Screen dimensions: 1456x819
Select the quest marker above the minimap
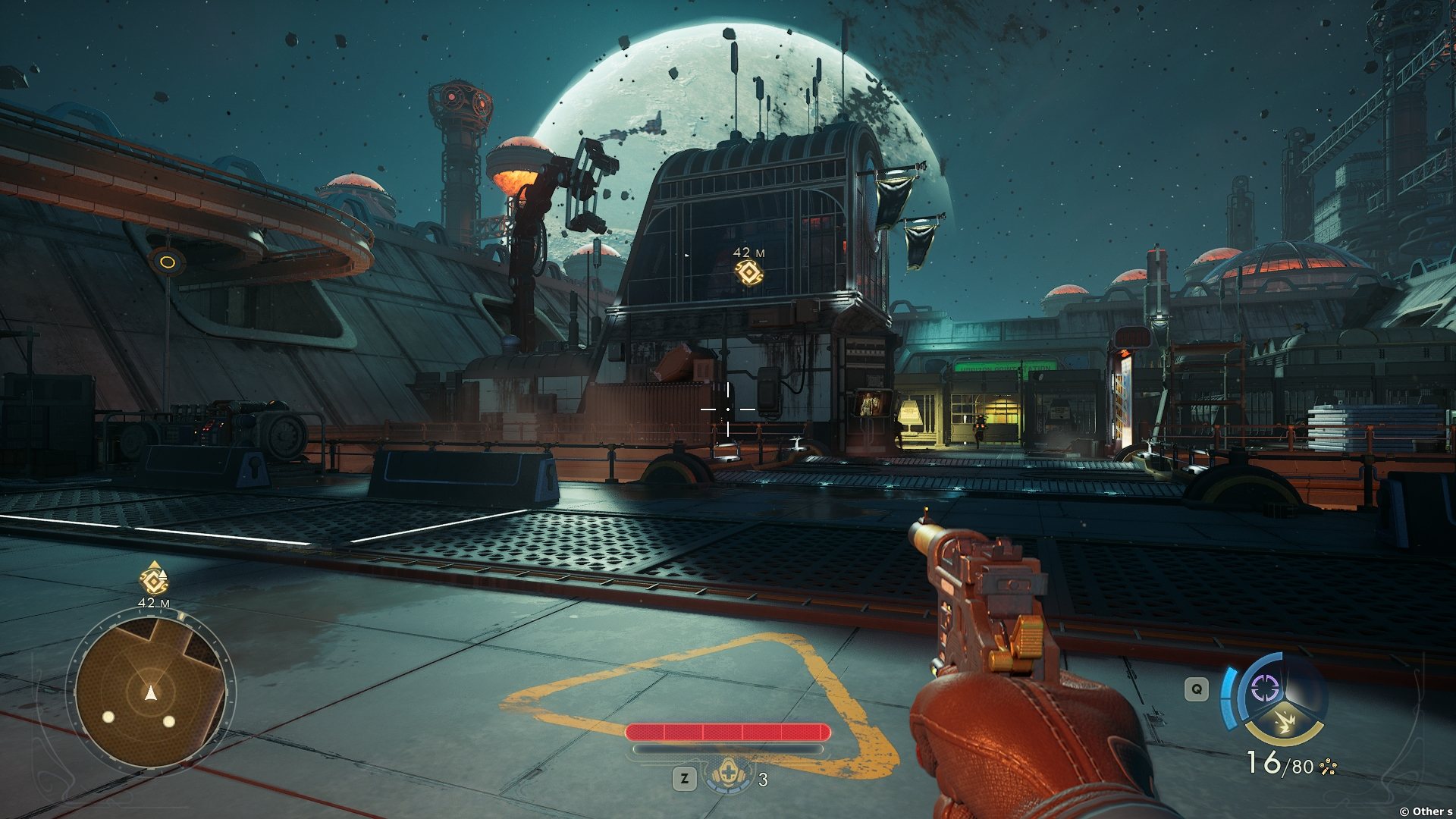point(154,580)
